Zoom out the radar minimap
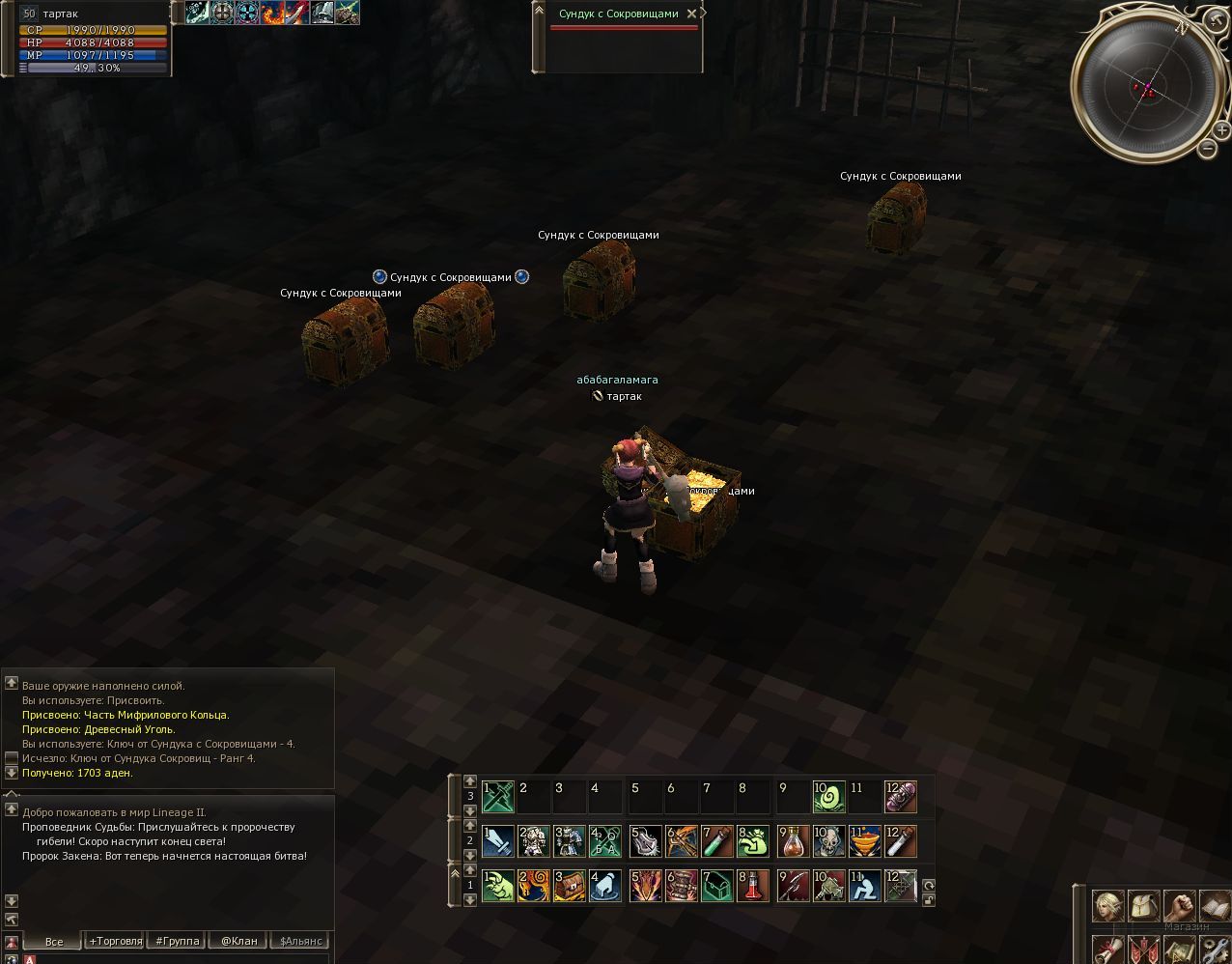The width and height of the screenshot is (1232, 964). coord(1208,148)
